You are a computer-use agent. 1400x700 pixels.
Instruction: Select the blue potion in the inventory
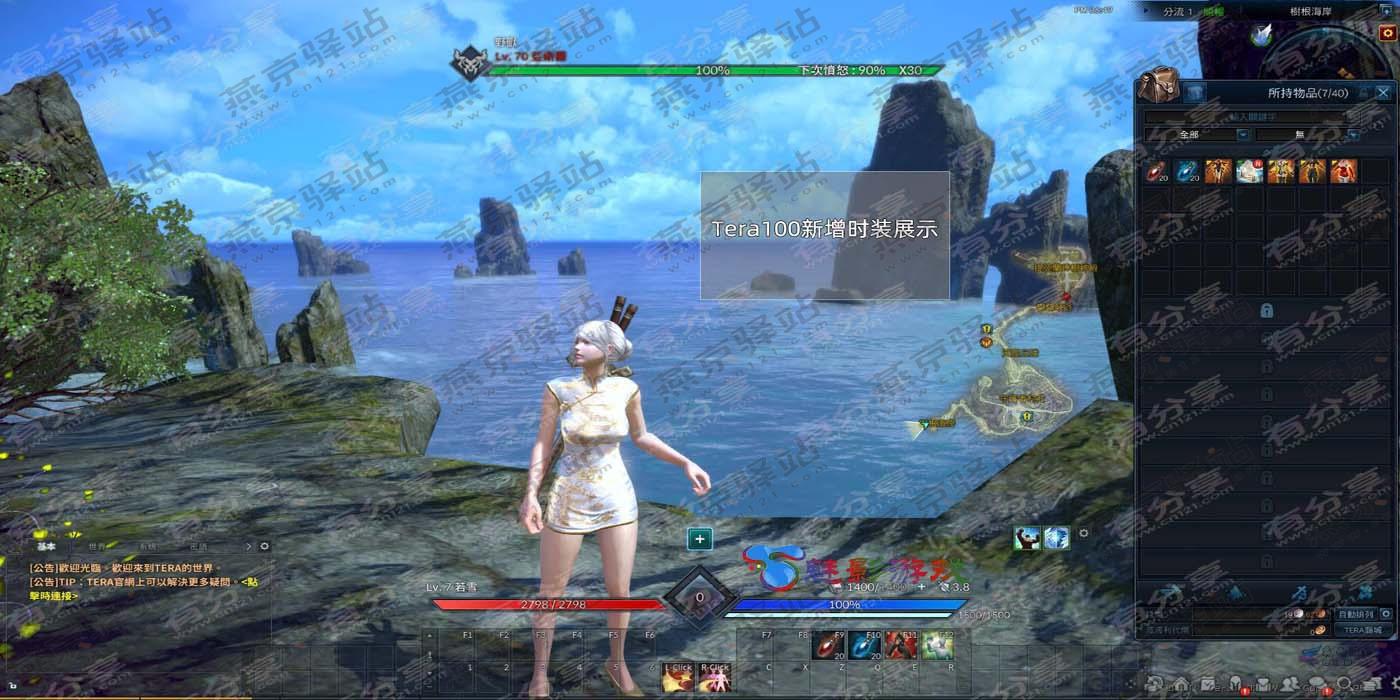point(1187,171)
